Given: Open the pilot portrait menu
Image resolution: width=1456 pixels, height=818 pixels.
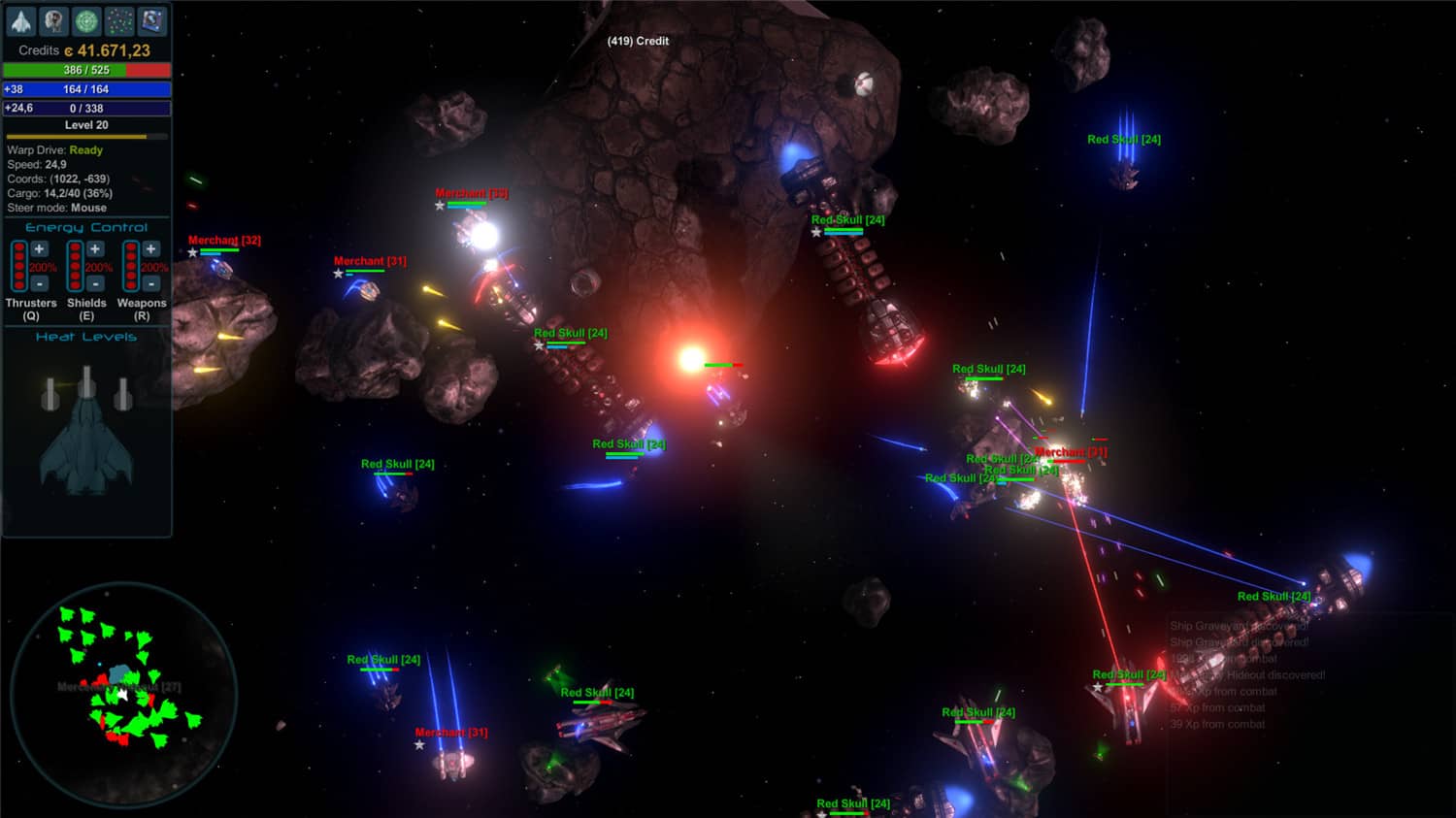Looking at the screenshot, I should (54, 20).
